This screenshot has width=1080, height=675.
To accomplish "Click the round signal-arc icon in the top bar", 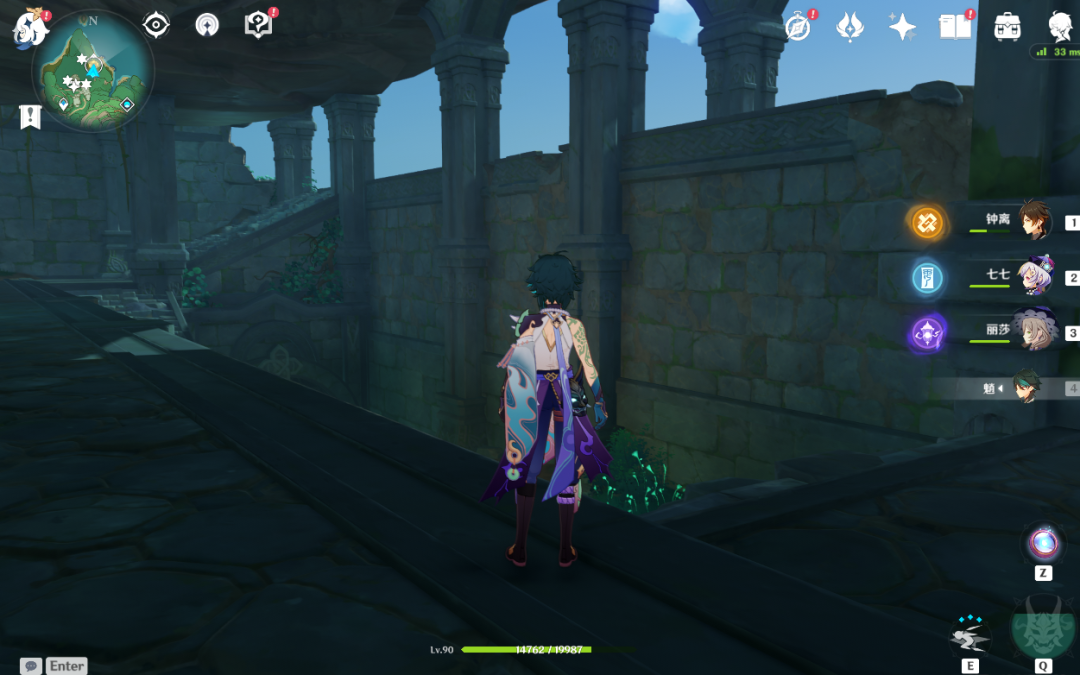I will click(x=207, y=25).
